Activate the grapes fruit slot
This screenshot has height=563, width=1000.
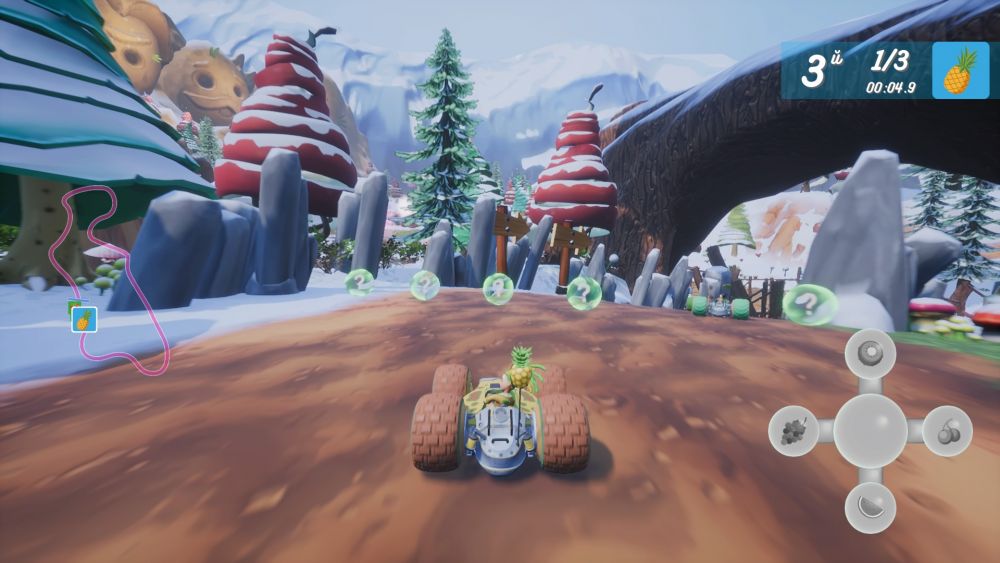click(x=793, y=431)
